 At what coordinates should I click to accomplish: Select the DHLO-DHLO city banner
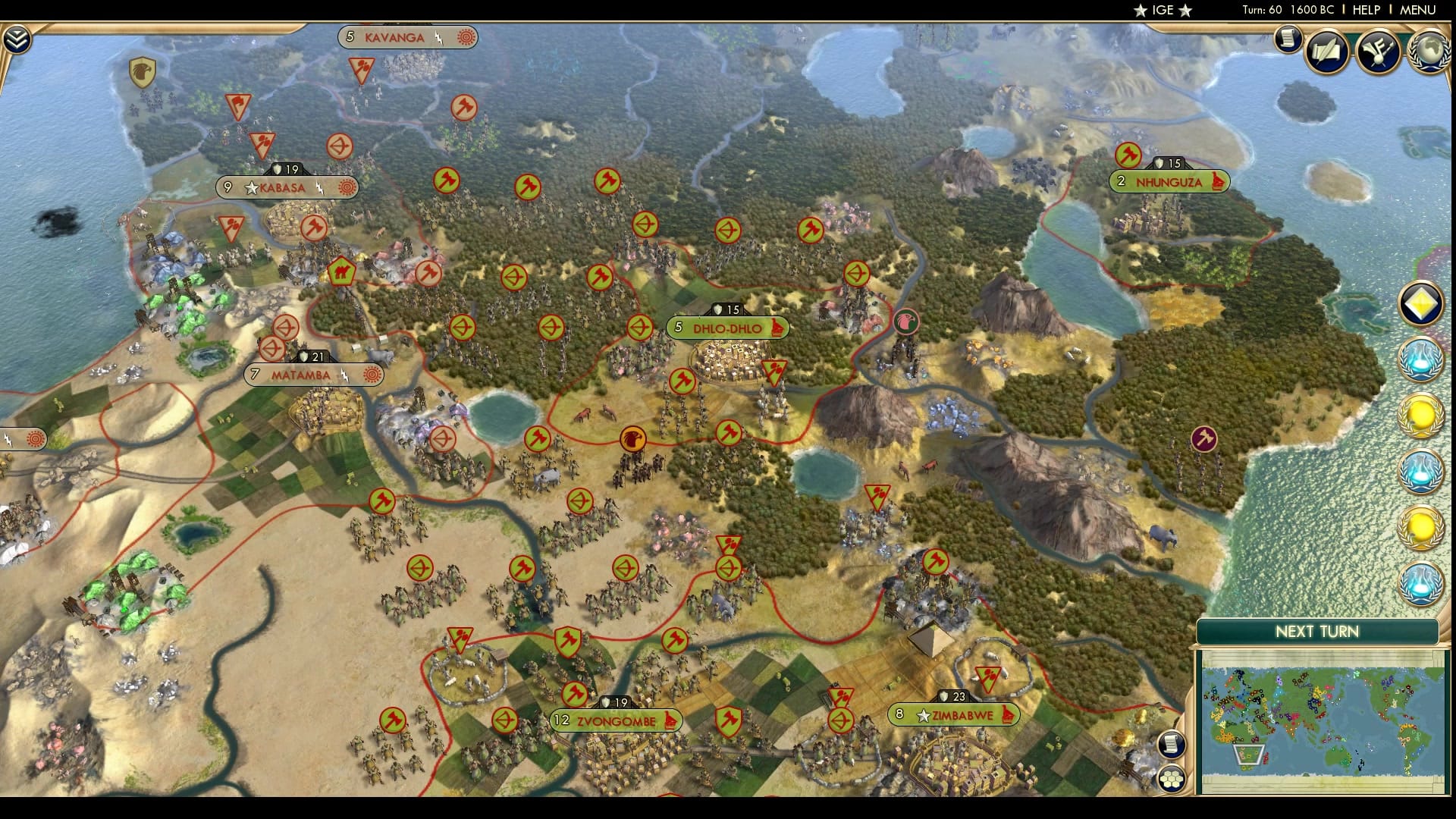click(726, 328)
